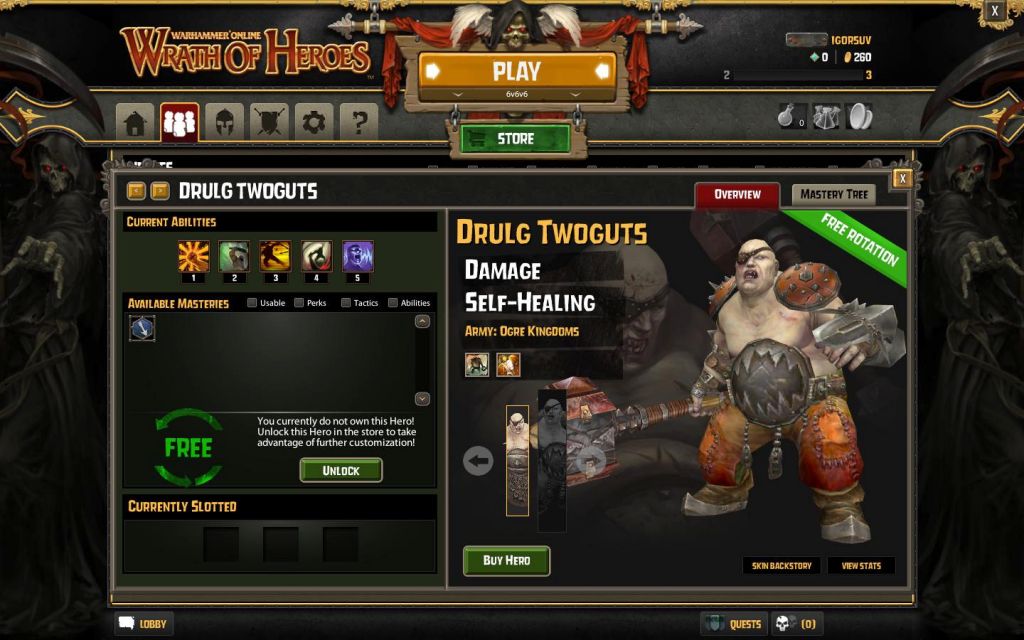This screenshot has width=1024, height=640.
Task: Open the Lobby chat
Action: (x=144, y=624)
